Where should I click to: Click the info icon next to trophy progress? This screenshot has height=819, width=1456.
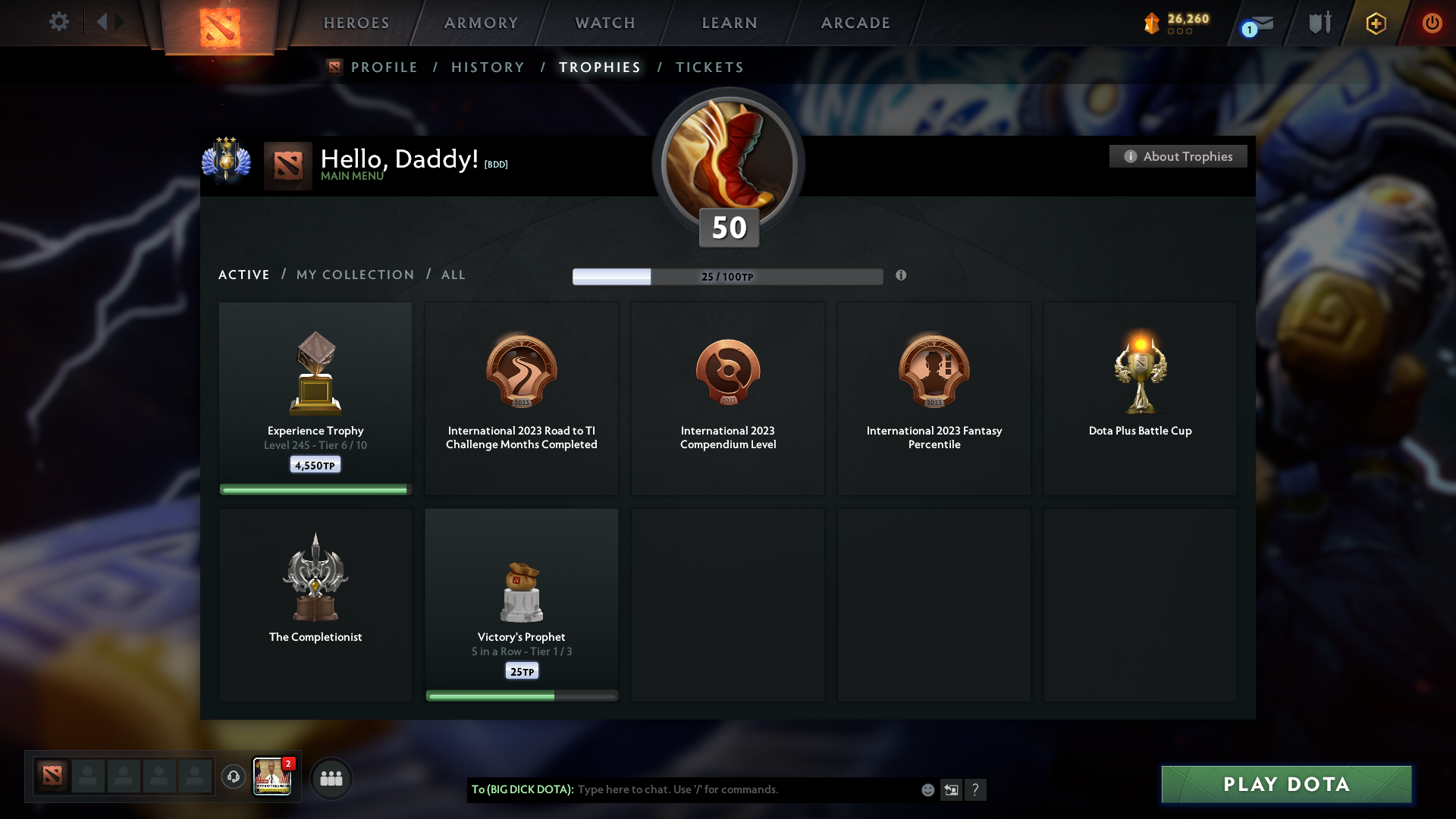coord(902,276)
